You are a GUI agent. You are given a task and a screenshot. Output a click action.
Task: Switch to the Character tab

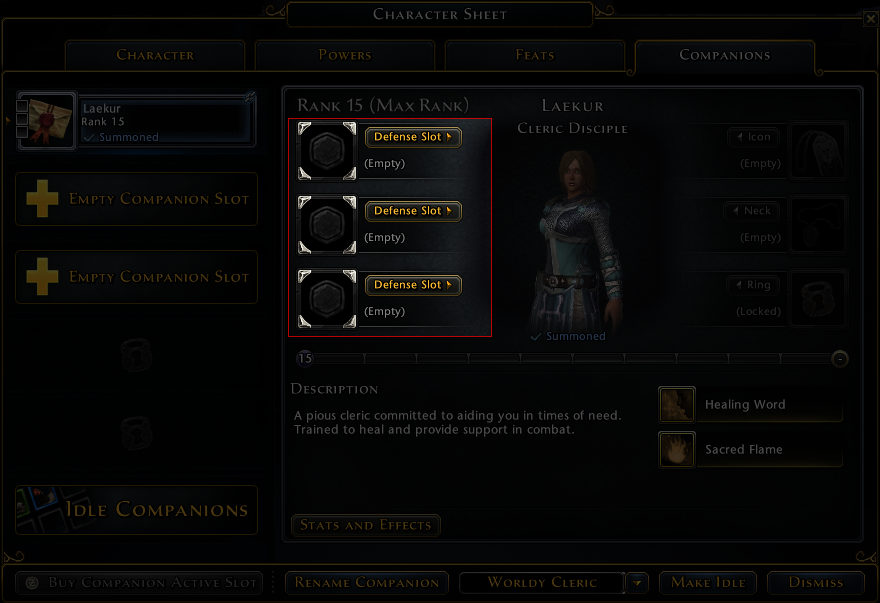point(155,55)
